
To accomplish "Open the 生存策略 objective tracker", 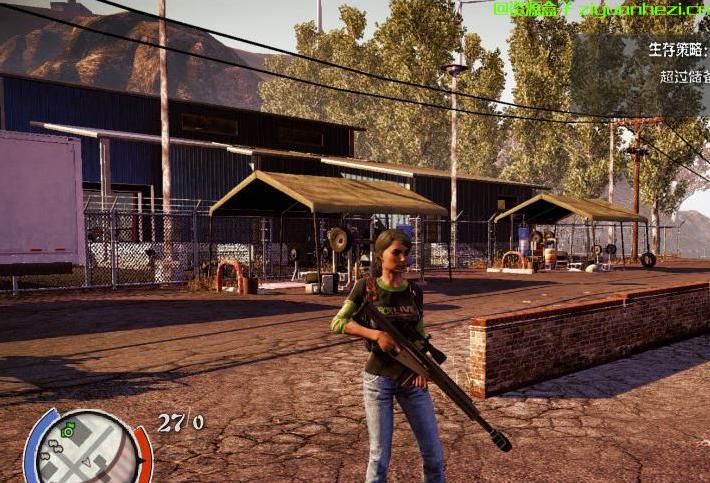I will point(678,49).
